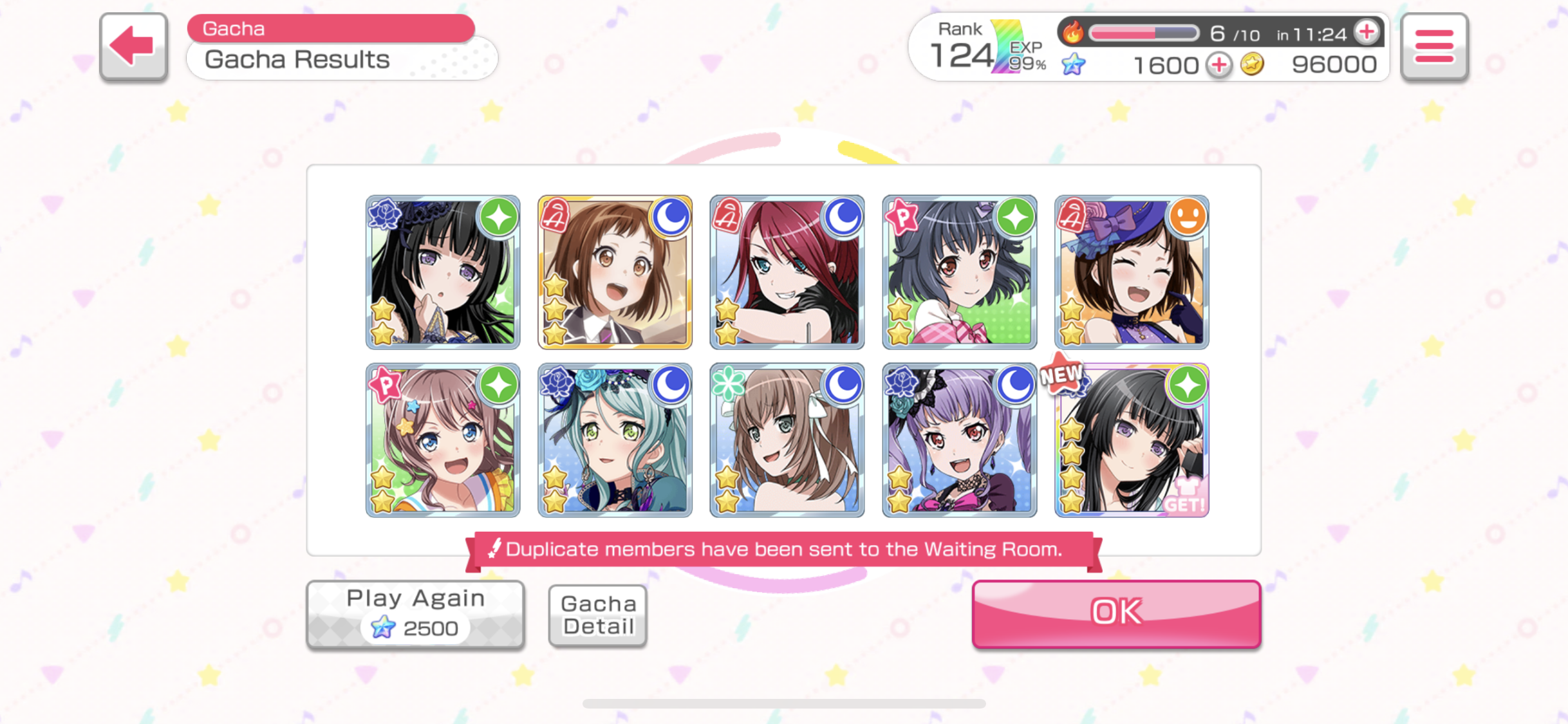1568x724 pixels.
Task: Refill boost flames with the plus button
Action: pyautogui.click(x=1367, y=32)
